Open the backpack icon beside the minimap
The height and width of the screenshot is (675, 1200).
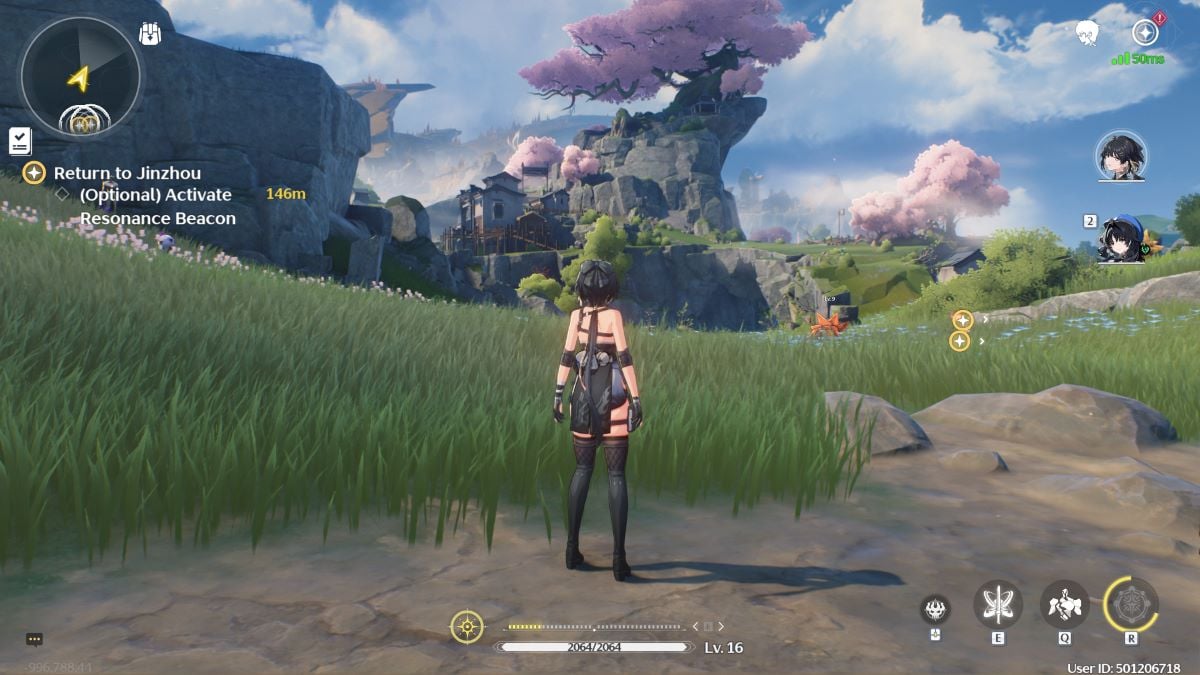point(149,33)
